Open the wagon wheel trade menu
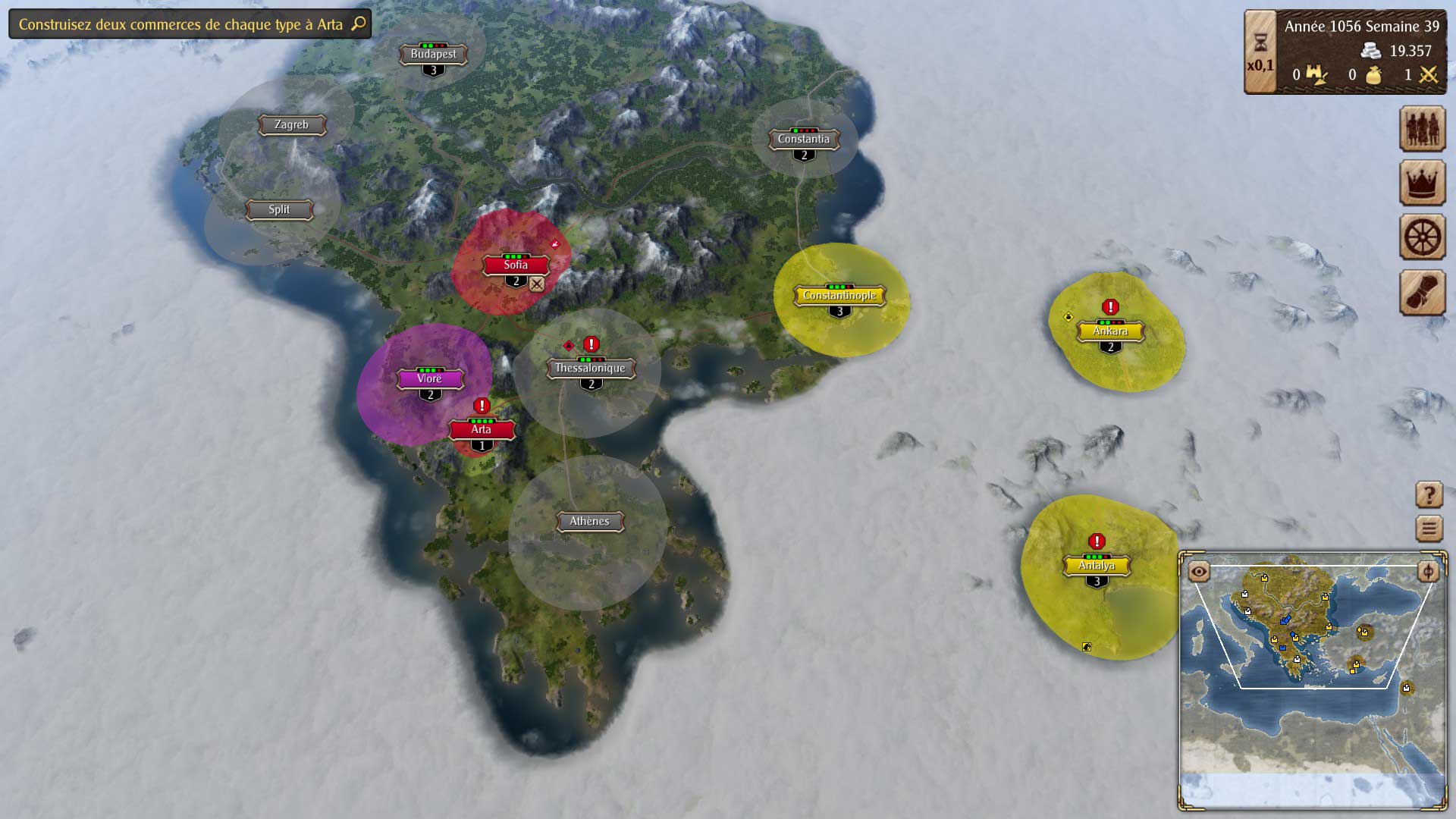The image size is (1456, 819). click(x=1422, y=237)
